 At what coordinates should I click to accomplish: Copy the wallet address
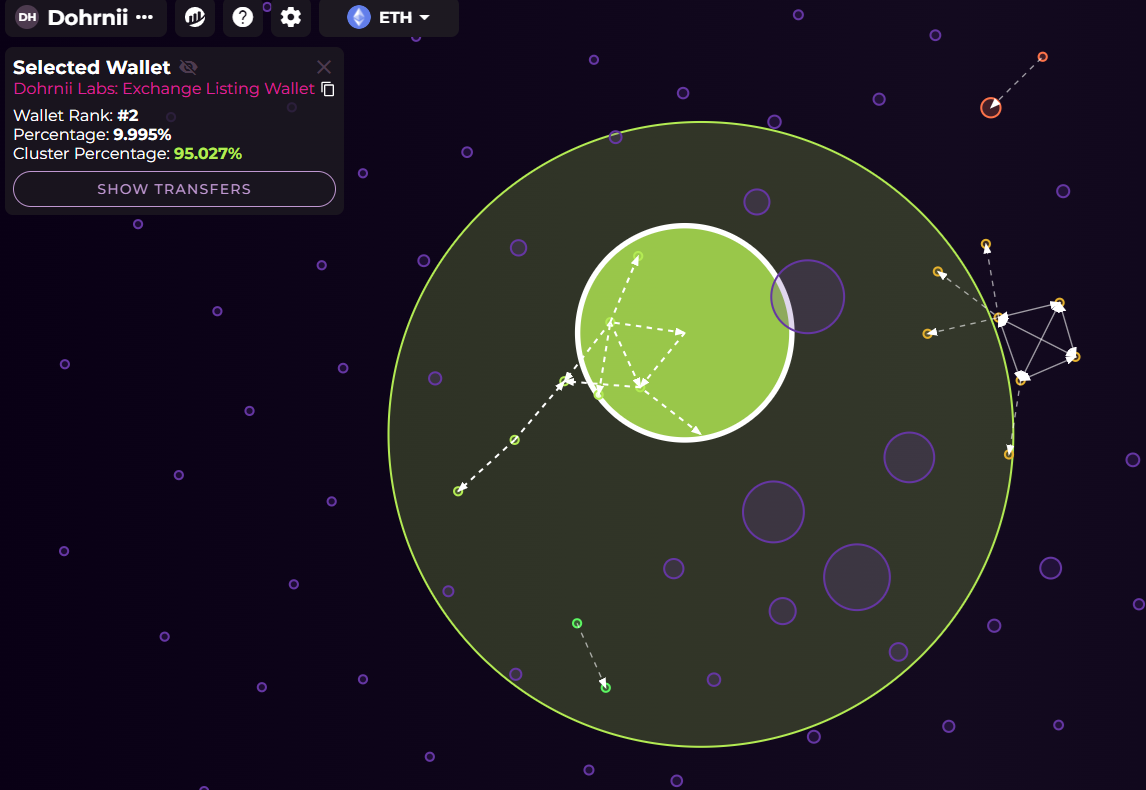point(328,89)
